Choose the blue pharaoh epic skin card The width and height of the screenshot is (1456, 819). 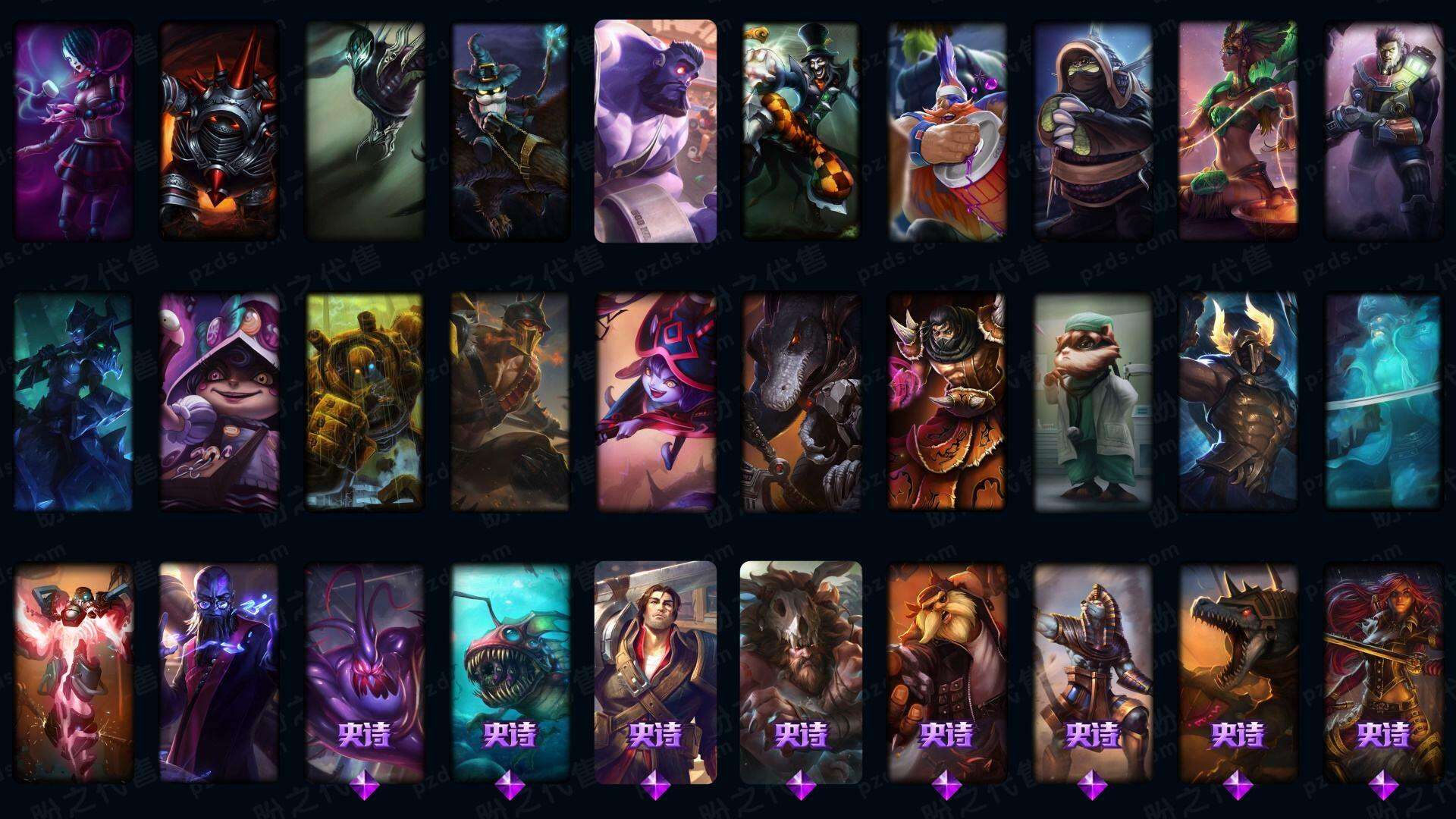point(1092,672)
